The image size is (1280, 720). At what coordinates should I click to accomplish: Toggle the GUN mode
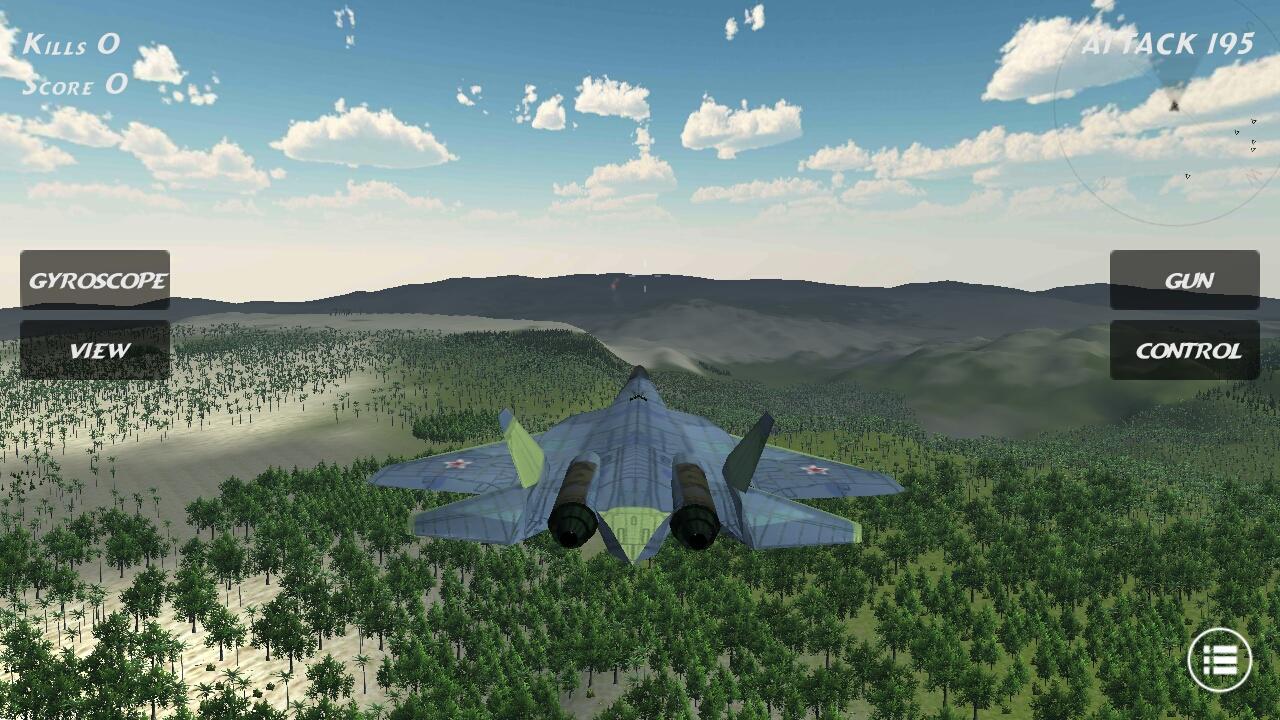point(1183,281)
